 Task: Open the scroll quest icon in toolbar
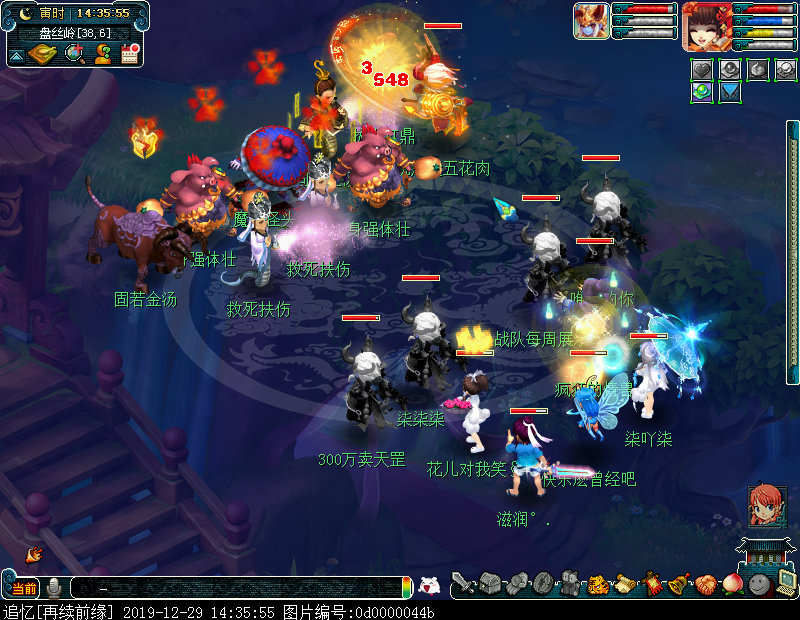[x=625, y=582]
